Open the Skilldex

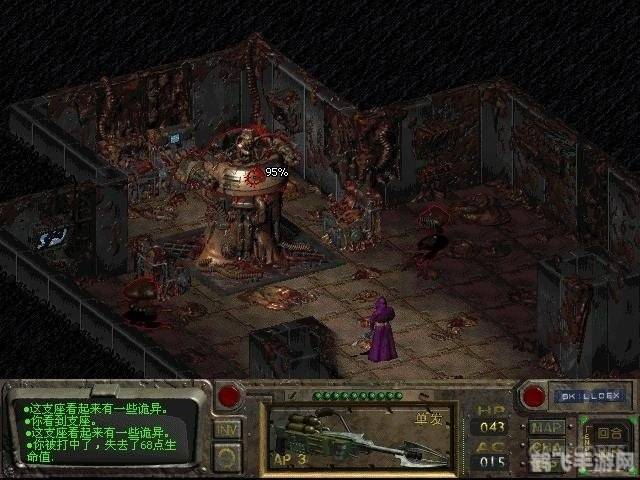(588, 396)
